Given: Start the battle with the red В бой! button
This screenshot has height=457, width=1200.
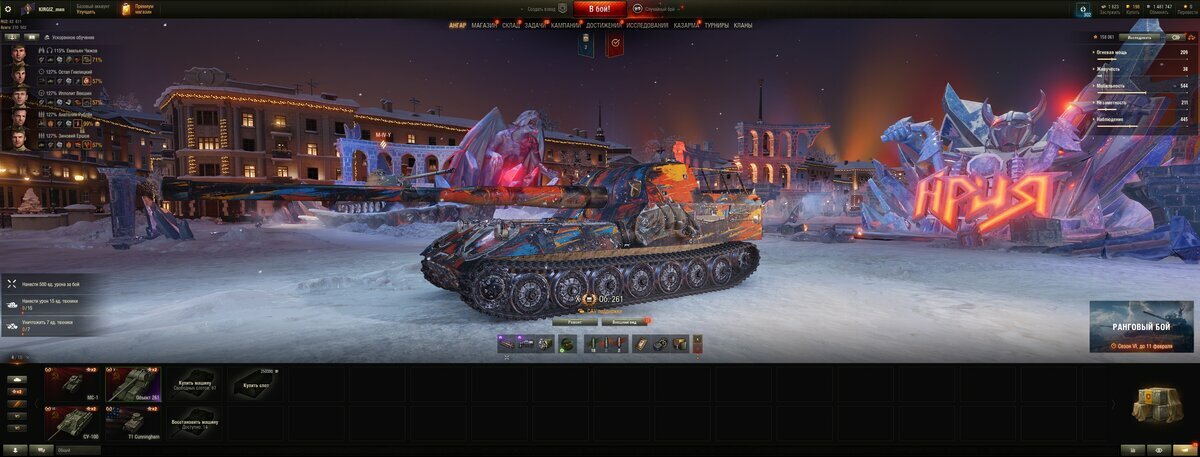Looking at the screenshot, I should coord(600,9).
